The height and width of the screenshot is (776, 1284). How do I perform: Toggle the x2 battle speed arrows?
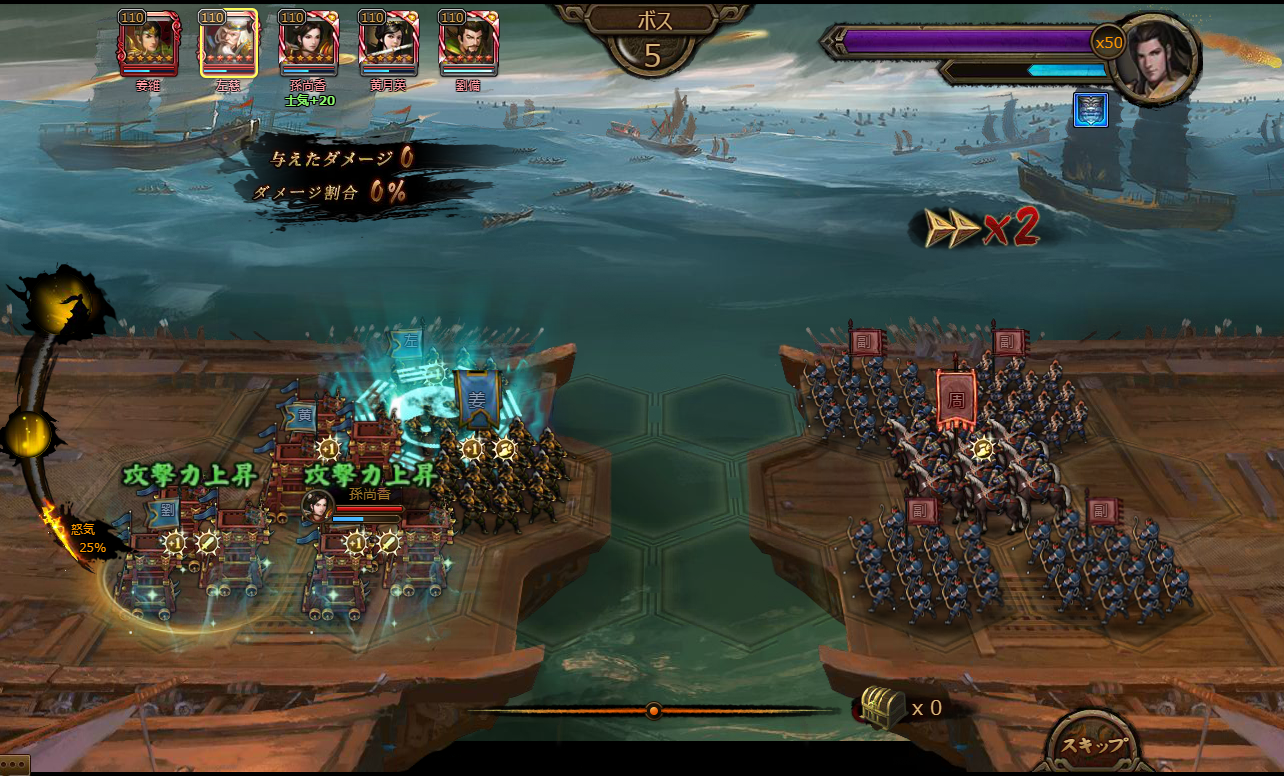980,228
